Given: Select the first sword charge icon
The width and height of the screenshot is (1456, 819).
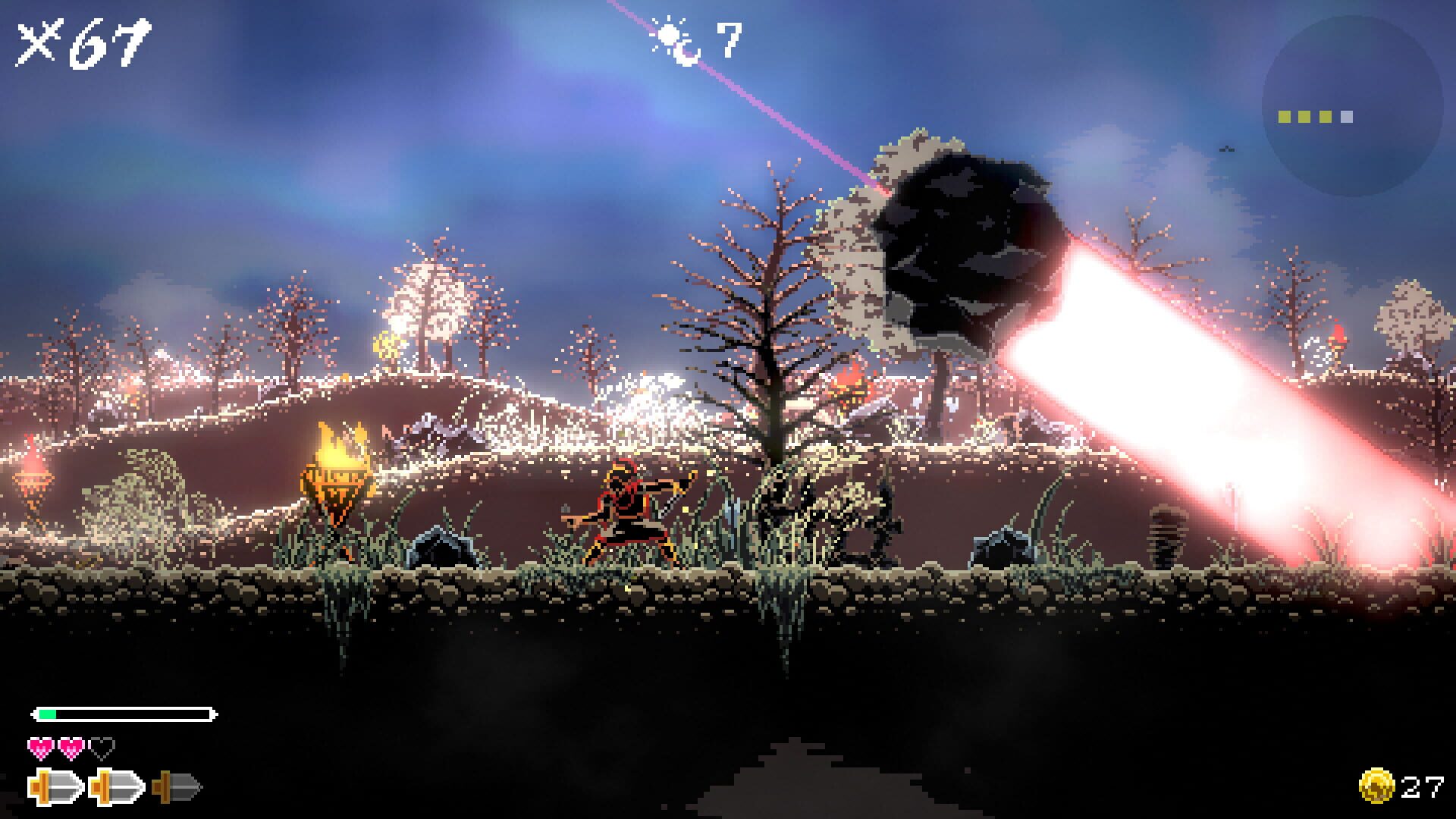Looking at the screenshot, I should pyautogui.click(x=53, y=787).
